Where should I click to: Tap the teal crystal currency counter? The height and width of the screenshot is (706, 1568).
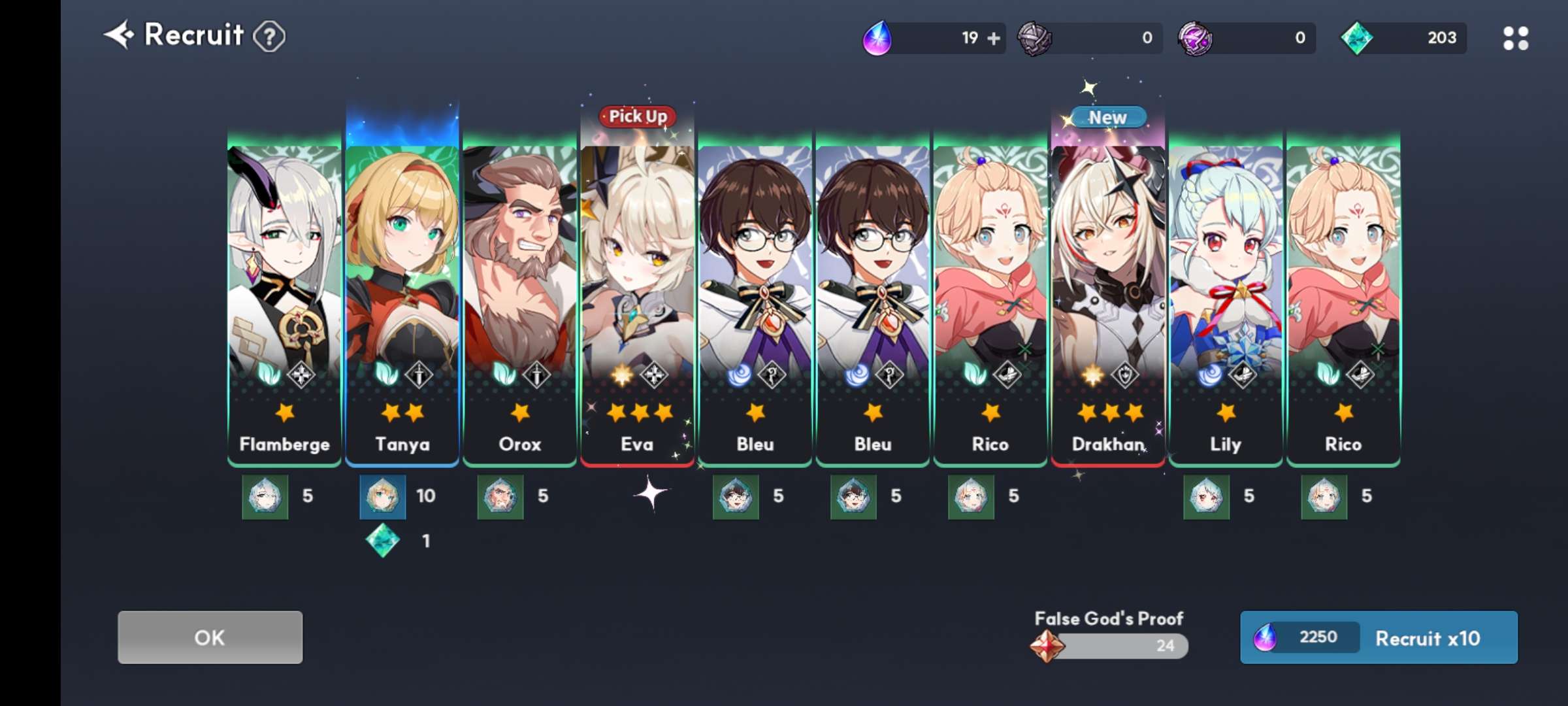click(x=1403, y=38)
